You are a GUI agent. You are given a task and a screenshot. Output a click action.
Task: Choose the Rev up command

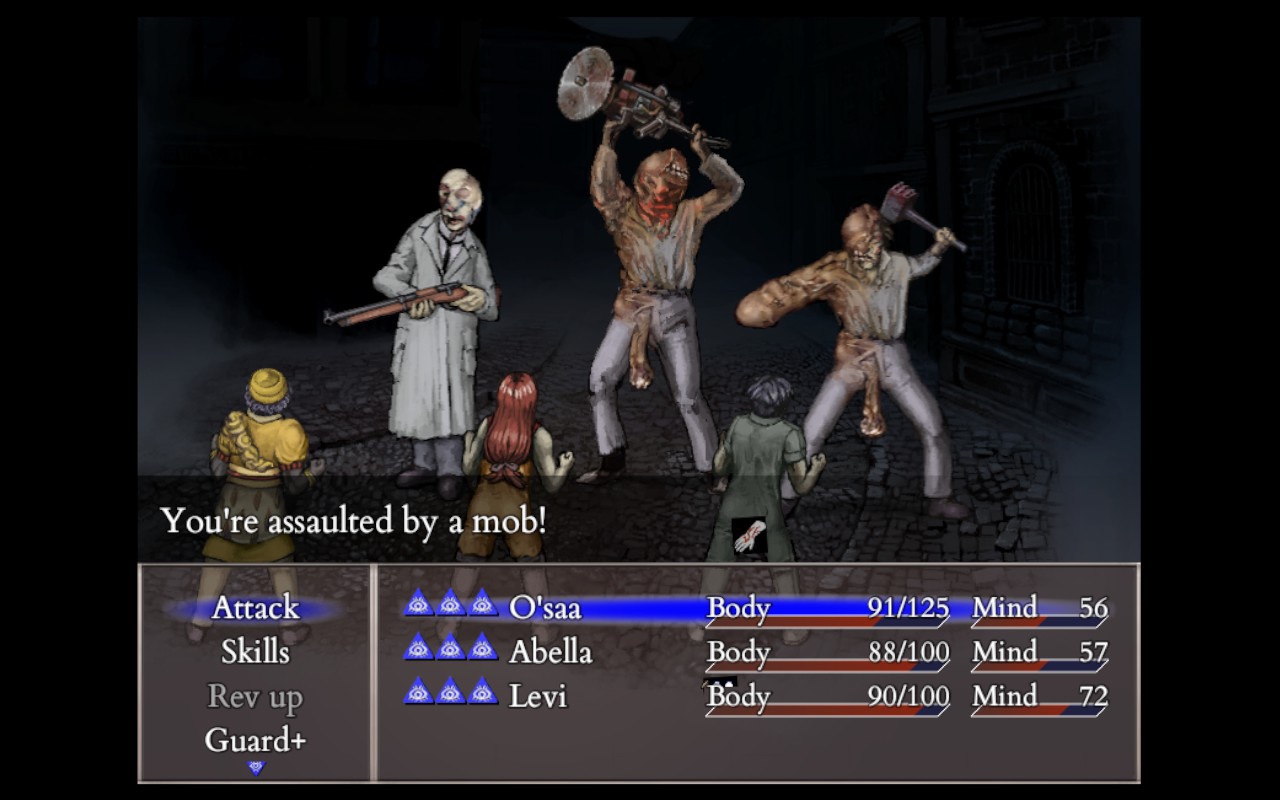tap(254, 697)
